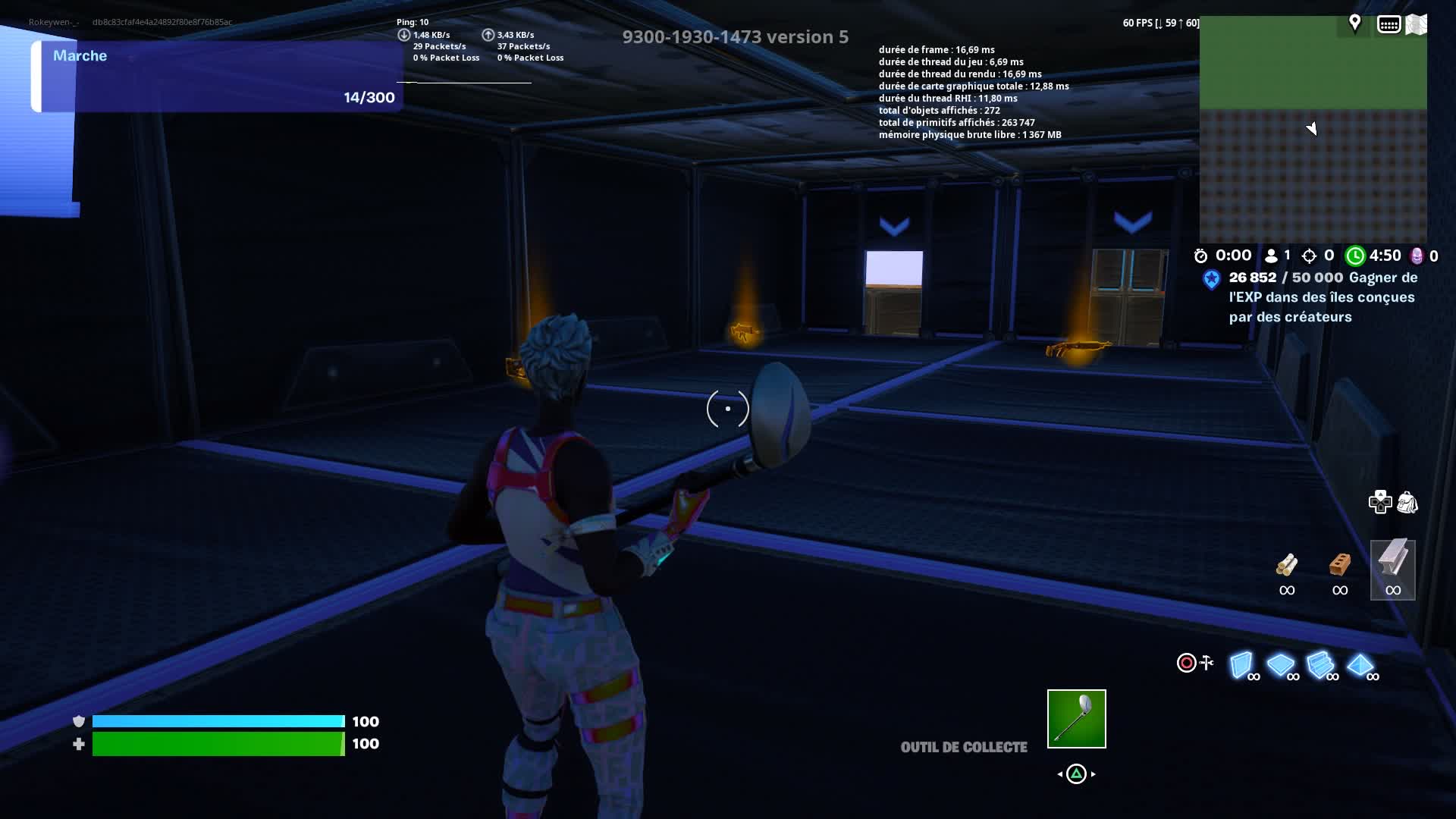Select the wall build piece icon

tap(1242, 664)
